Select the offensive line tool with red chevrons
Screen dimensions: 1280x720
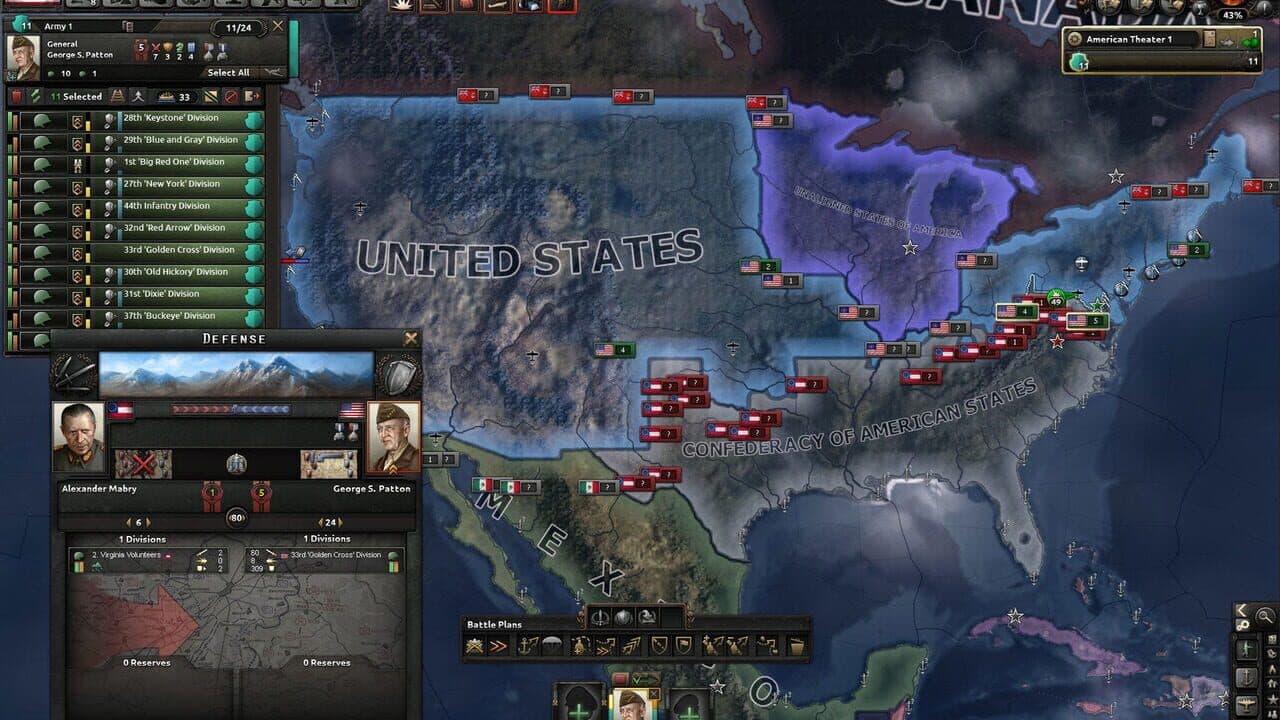pos(497,647)
